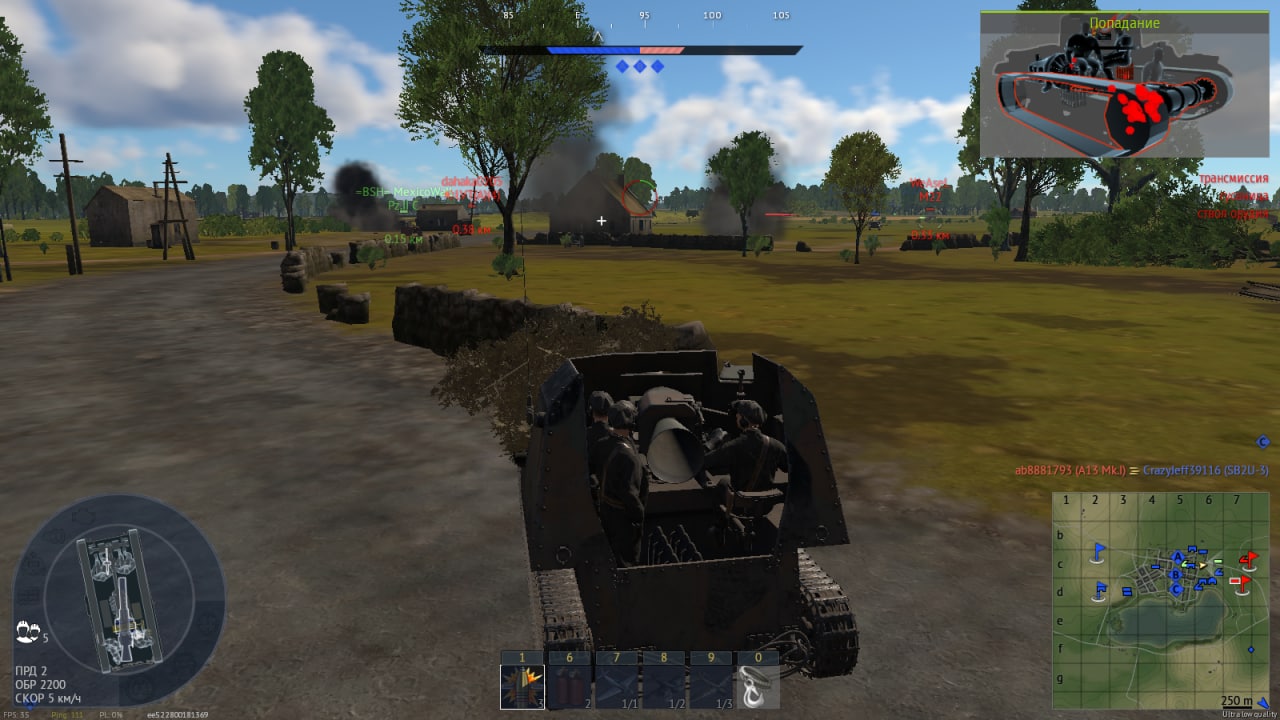This screenshot has width=1280, height=720.
Task: Click the tank damage indicator panel
Action: tap(120, 600)
